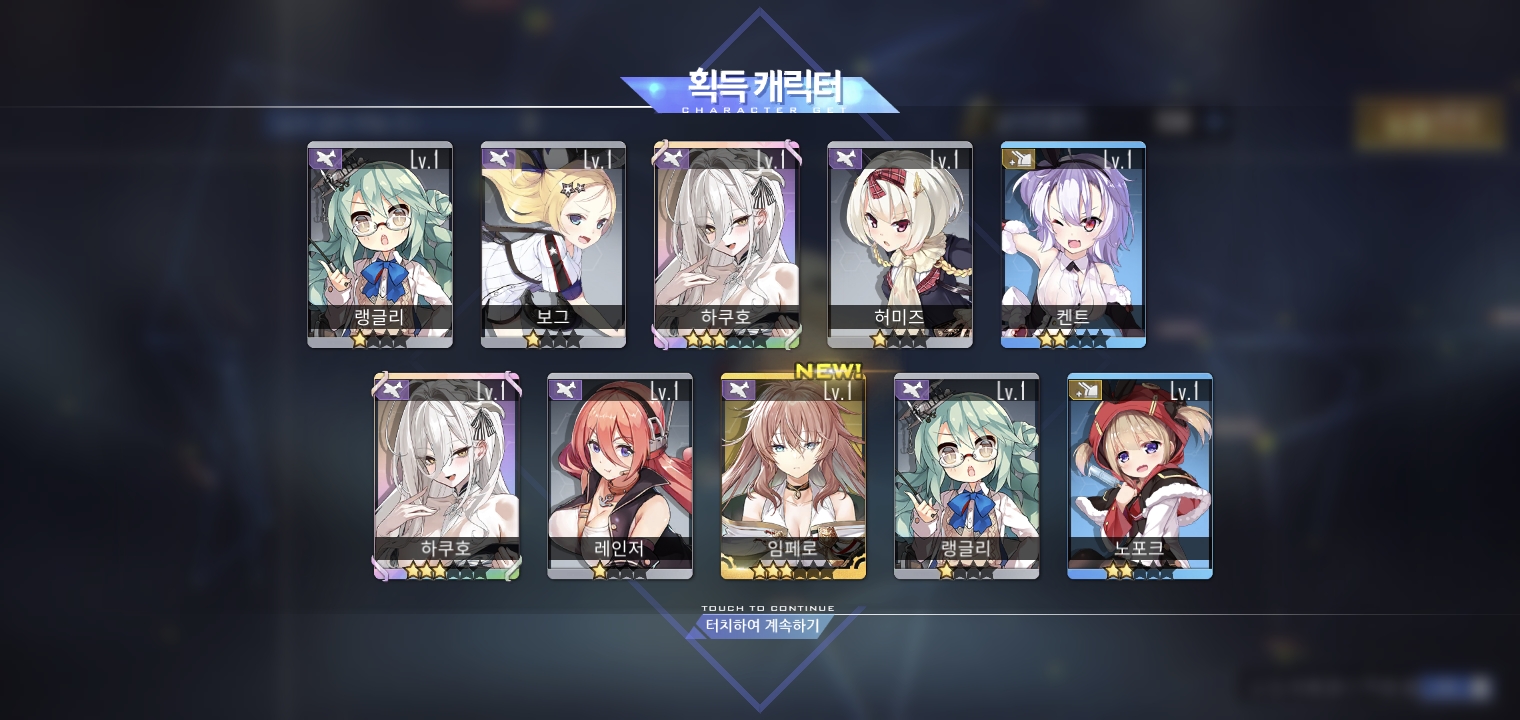1520x720 pixels.
Task: Pick the 노포크 character card
Action: pyautogui.click(x=1140, y=476)
